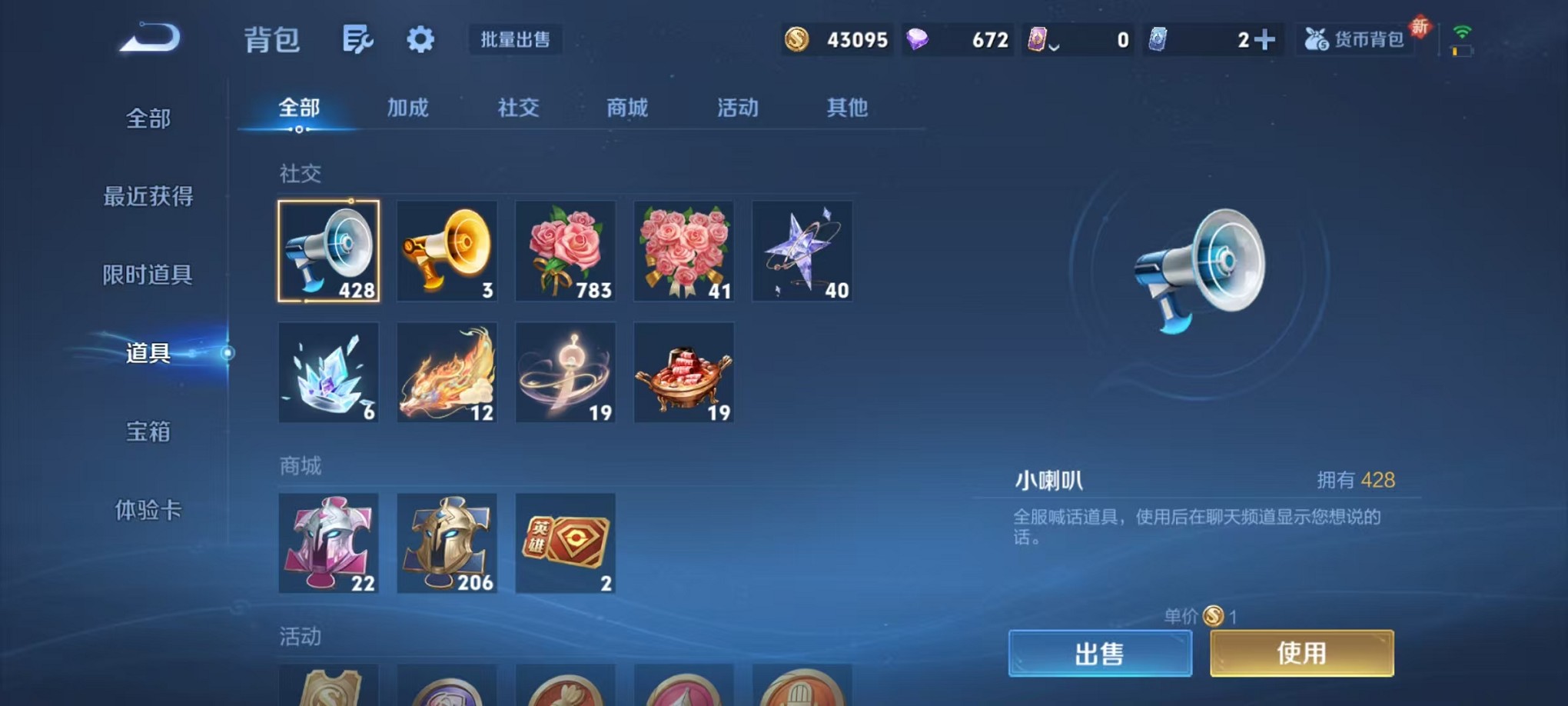The width and height of the screenshot is (1568, 706).
Task: Click the batch-edit icon beside 背包 title
Action: [x=358, y=38]
